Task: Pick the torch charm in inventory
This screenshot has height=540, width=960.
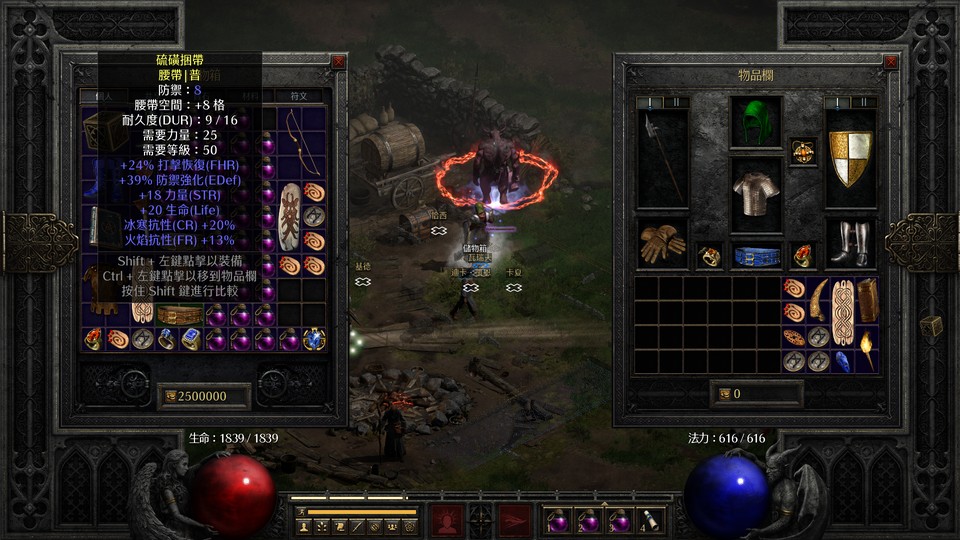Action: (x=865, y=349)
